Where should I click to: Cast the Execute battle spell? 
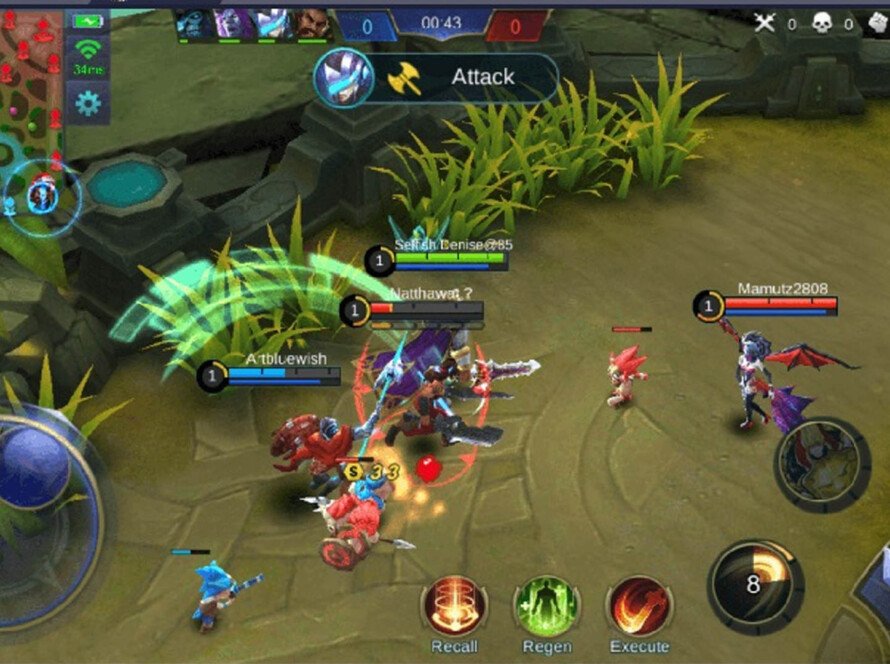pos(639,607)
